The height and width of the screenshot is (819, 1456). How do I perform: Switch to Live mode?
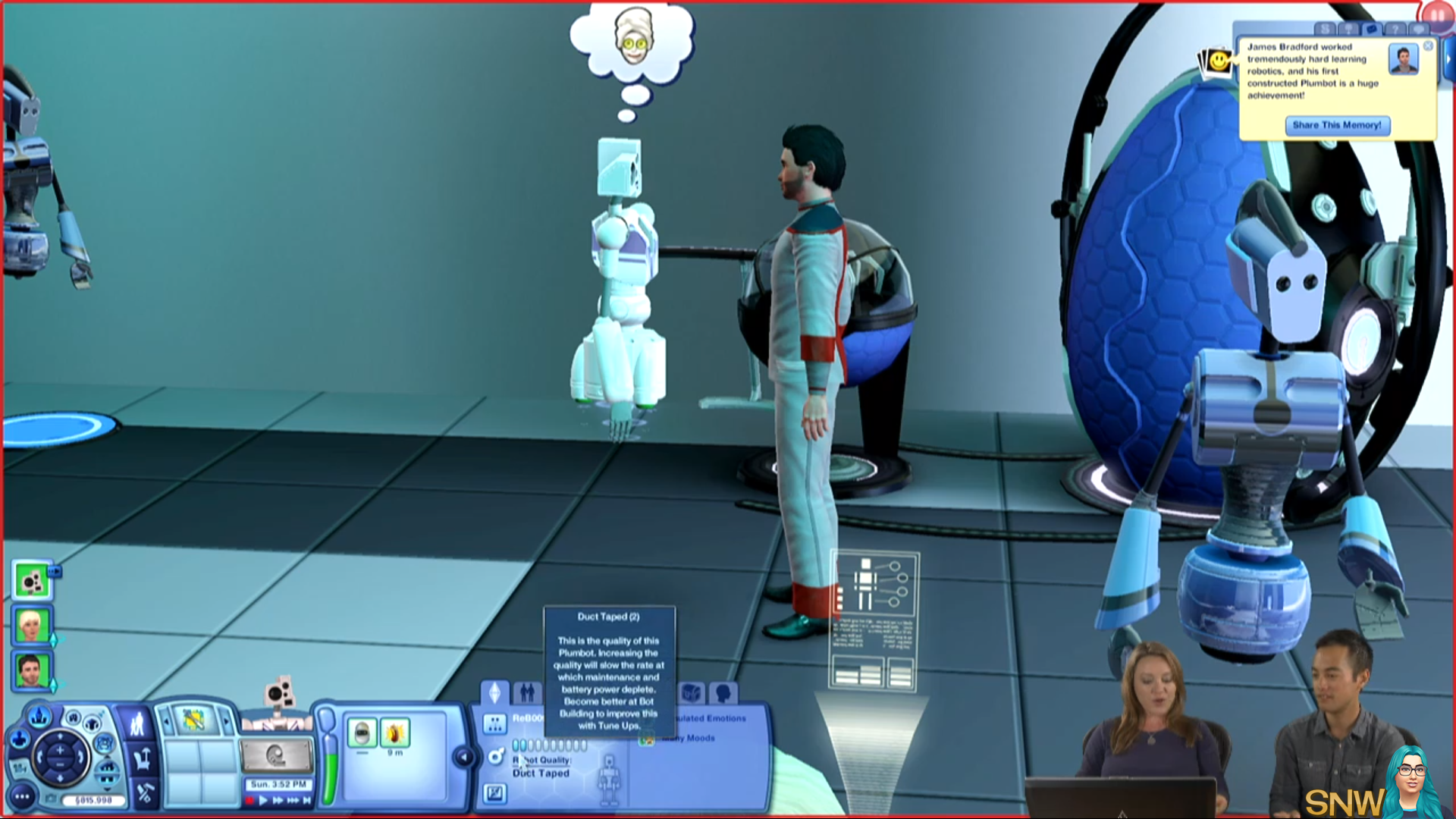[x=137, y=723]
